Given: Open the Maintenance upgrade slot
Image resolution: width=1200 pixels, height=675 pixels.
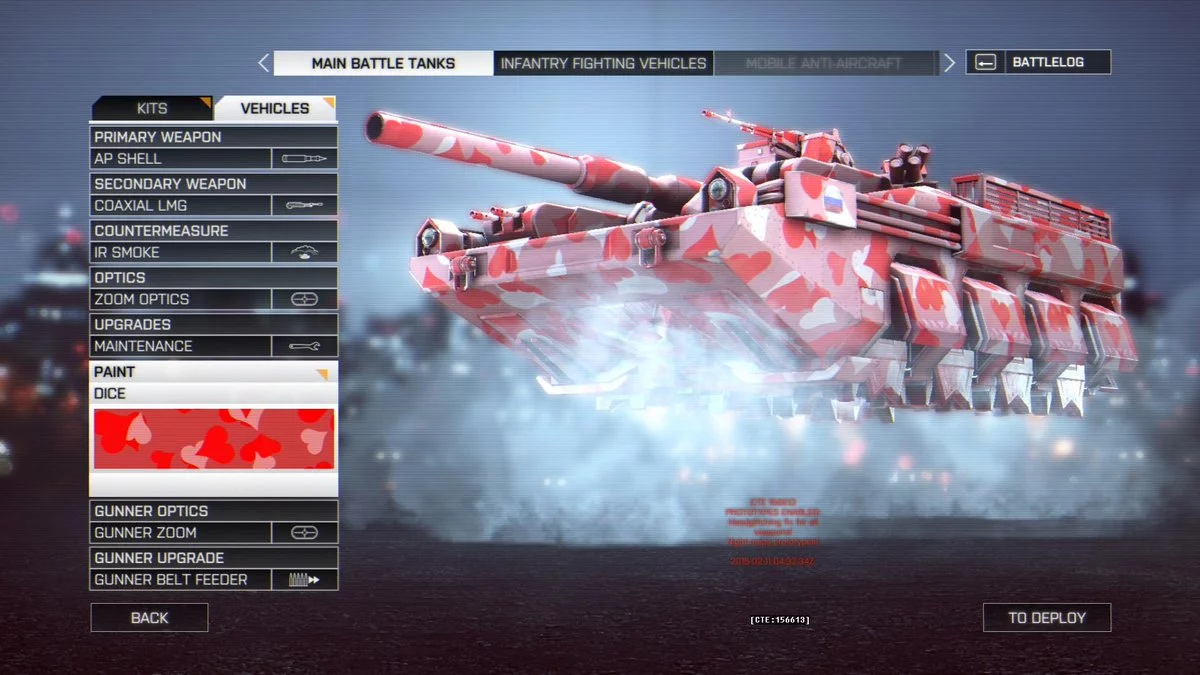Looking at the screenshot, I should click(x=214, y=346).
